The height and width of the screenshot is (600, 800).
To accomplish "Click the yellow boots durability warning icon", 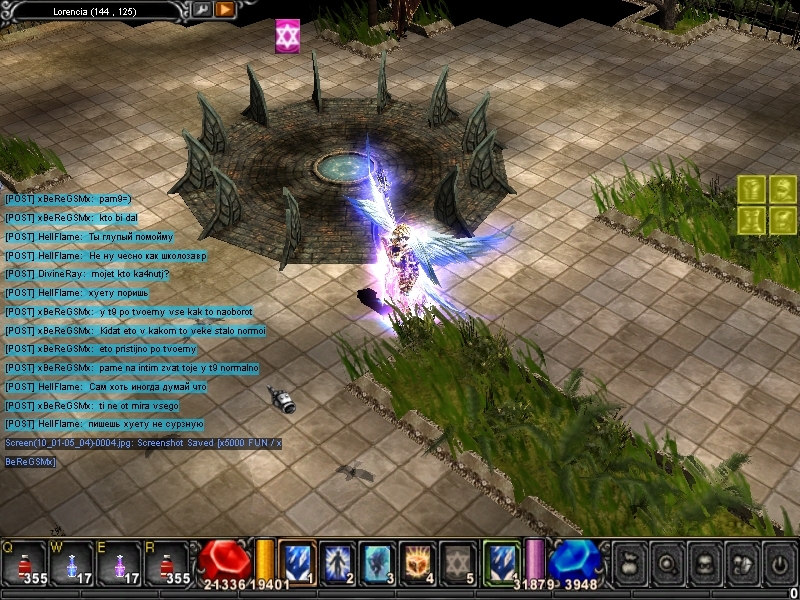I will click(753, 220).
